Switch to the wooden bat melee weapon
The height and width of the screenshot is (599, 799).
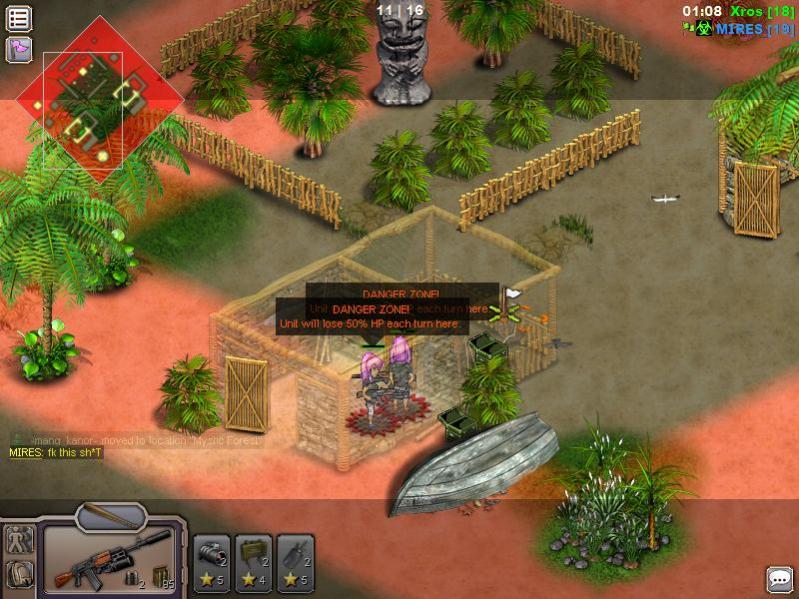(x=110, y=516)
